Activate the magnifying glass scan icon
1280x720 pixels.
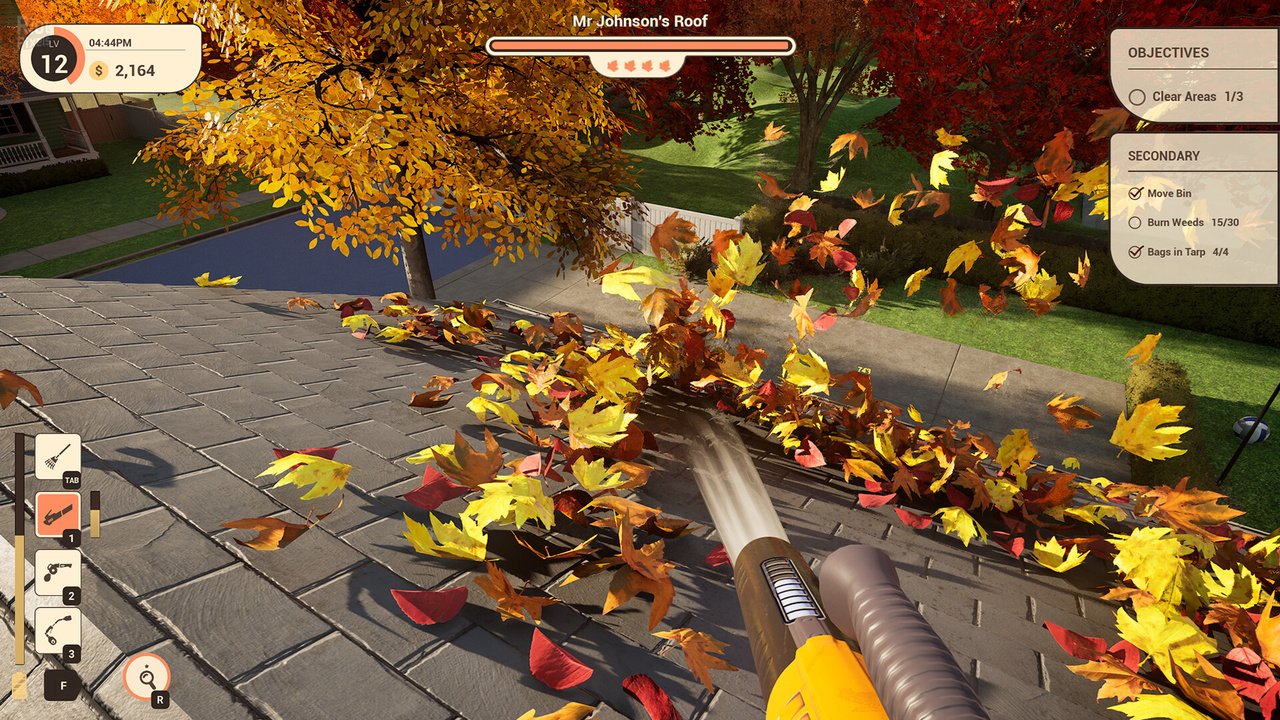click(x=145, y=677)
